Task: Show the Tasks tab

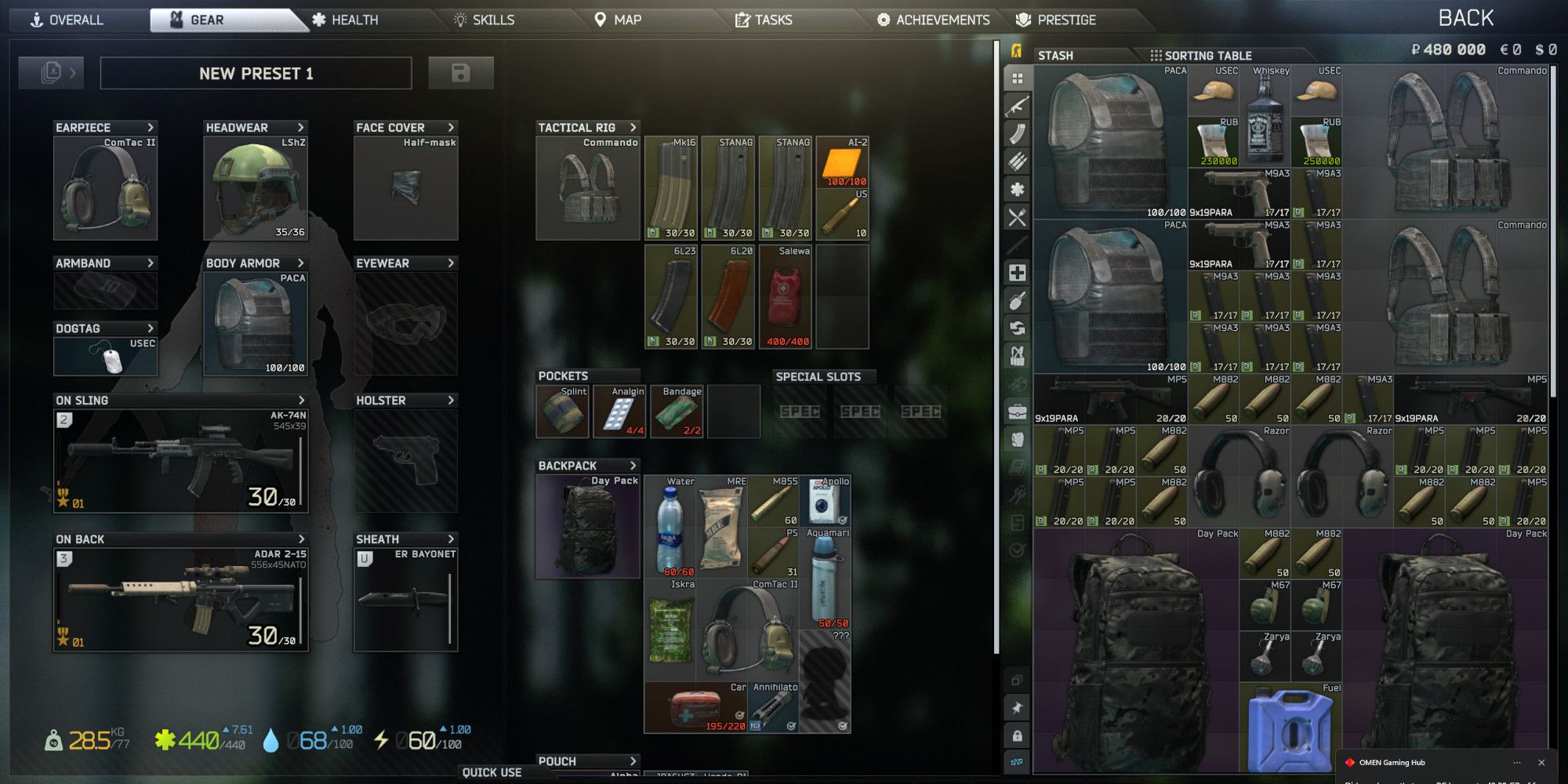Action: pyautogui.click(x=764, y=20)
